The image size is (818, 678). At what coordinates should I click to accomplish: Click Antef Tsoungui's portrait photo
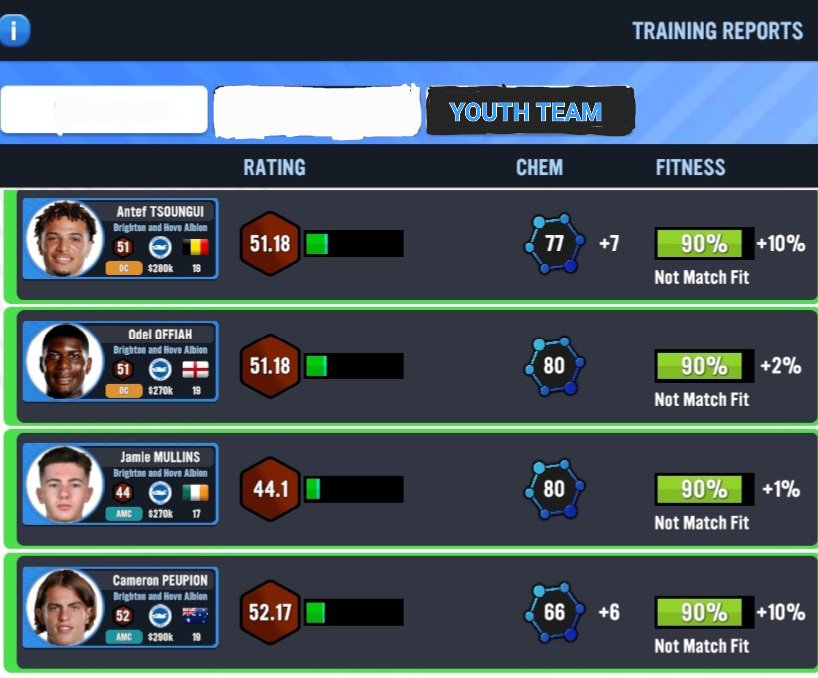65,240
